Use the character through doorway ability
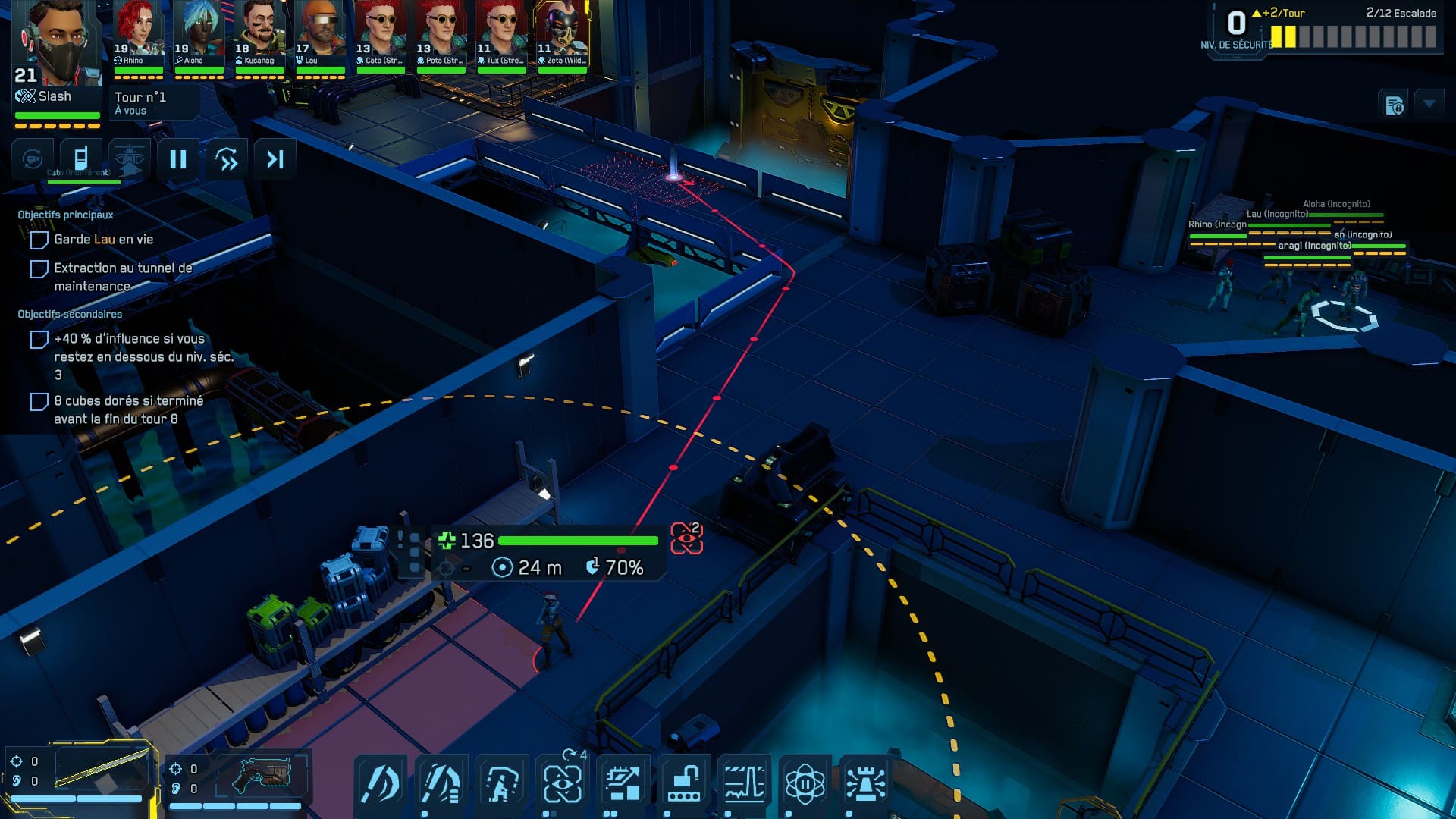This screenshot has width=1456, height=819. 502,783
